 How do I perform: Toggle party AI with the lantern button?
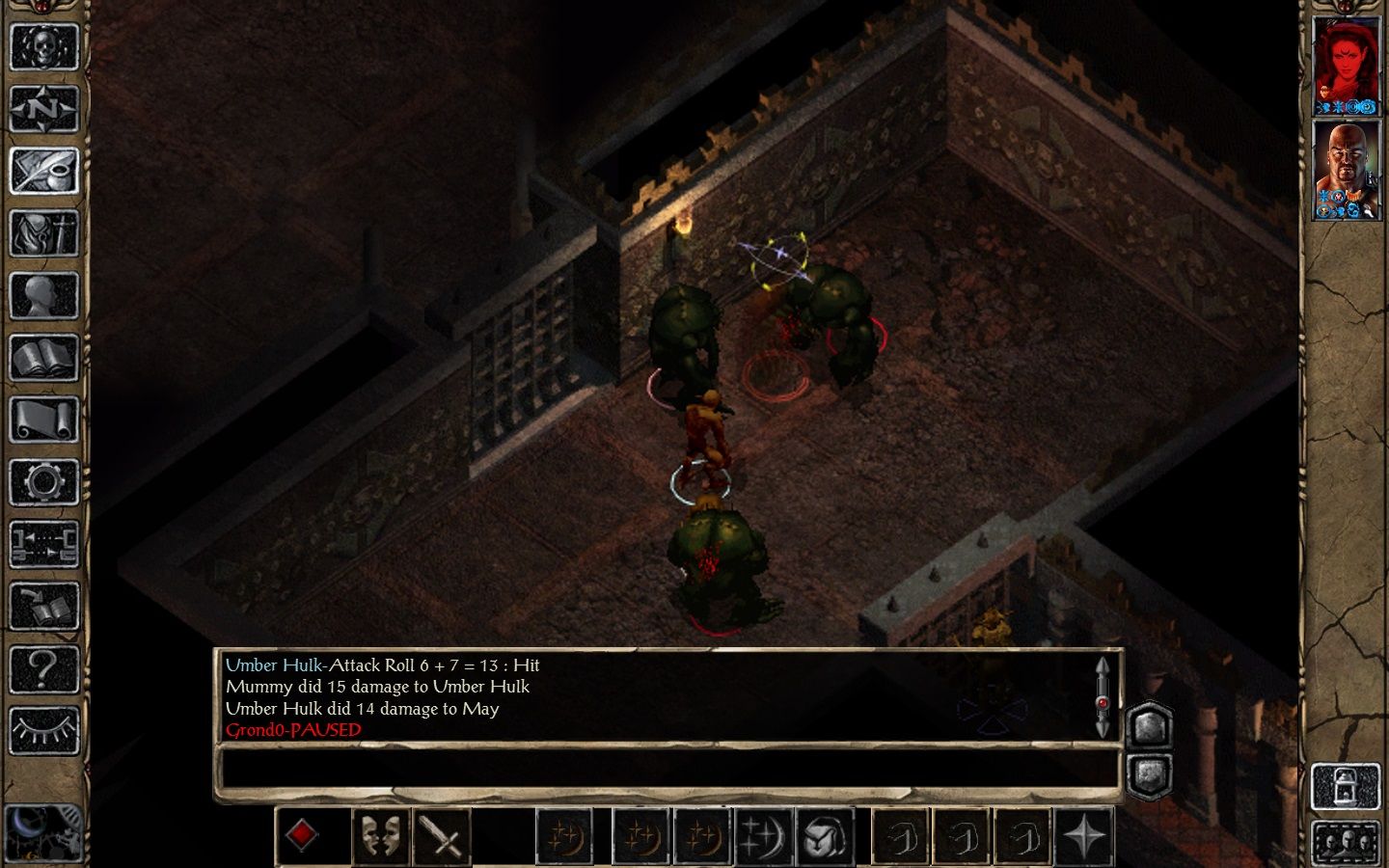(1346, 787)
